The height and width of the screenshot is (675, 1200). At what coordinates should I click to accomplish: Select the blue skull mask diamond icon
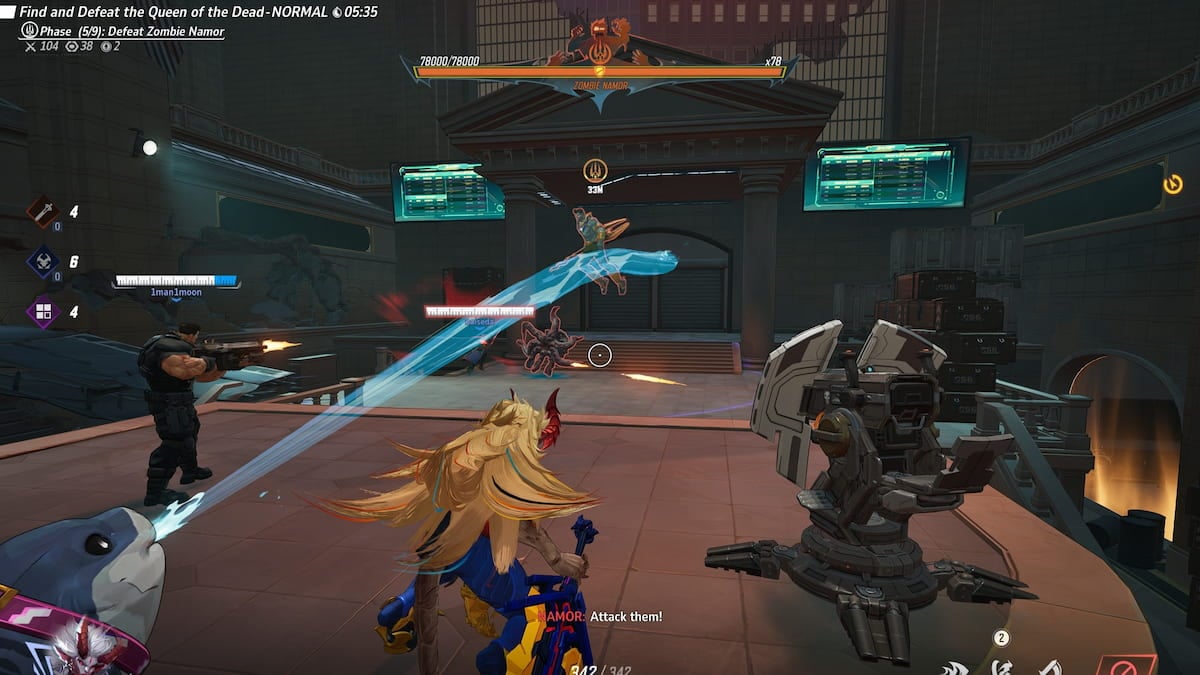pyautogui.click(x=43, y=262)
